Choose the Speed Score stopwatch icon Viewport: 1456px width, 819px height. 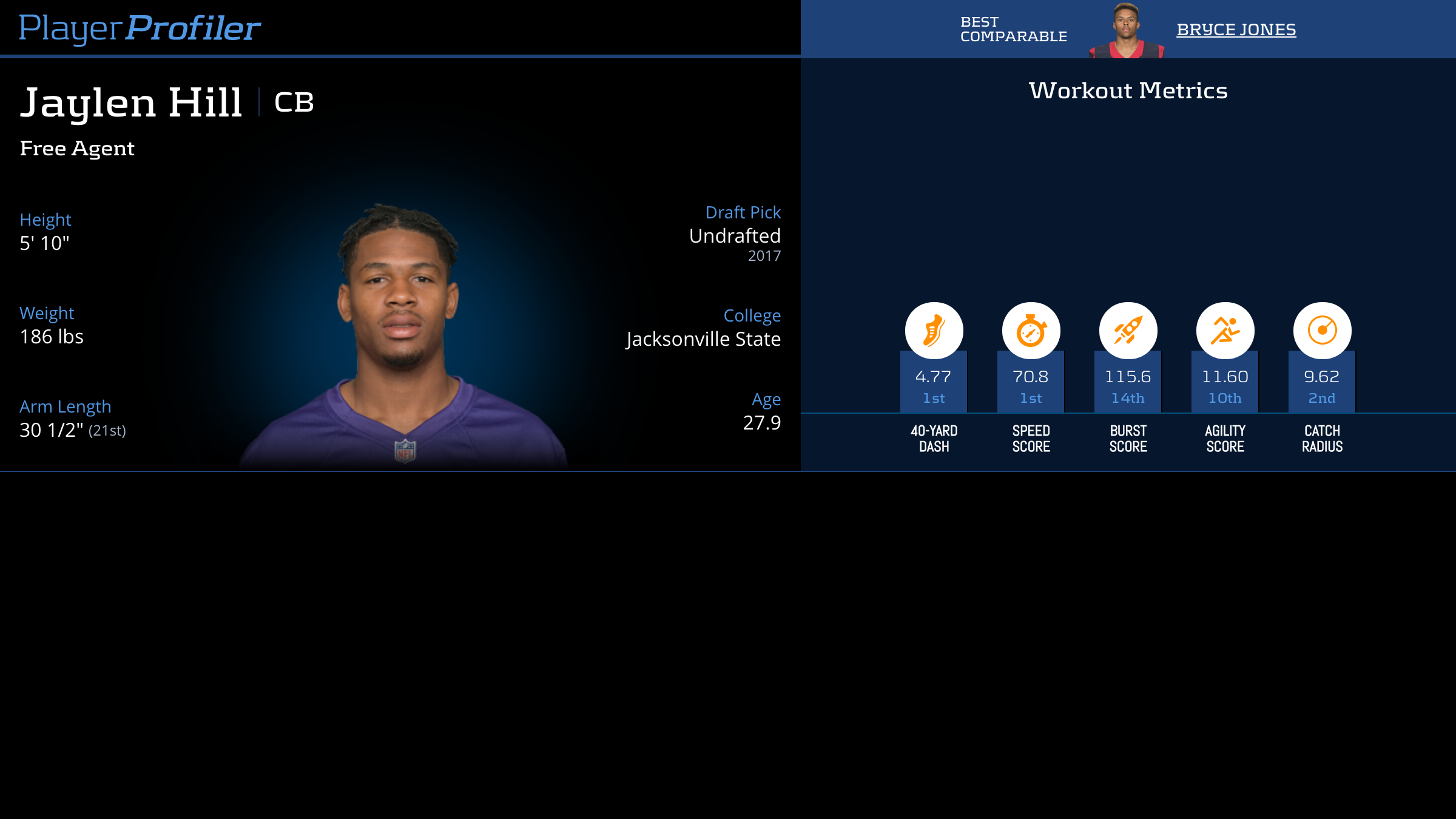point(1031,331)
